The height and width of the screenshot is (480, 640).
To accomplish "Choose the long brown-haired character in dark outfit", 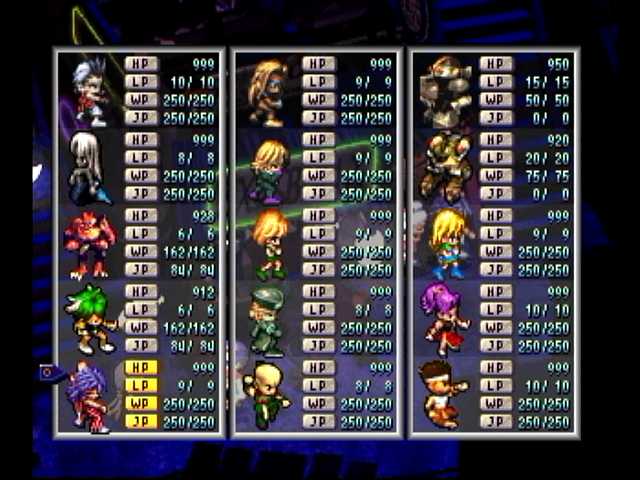I will [x=267, y=91].
